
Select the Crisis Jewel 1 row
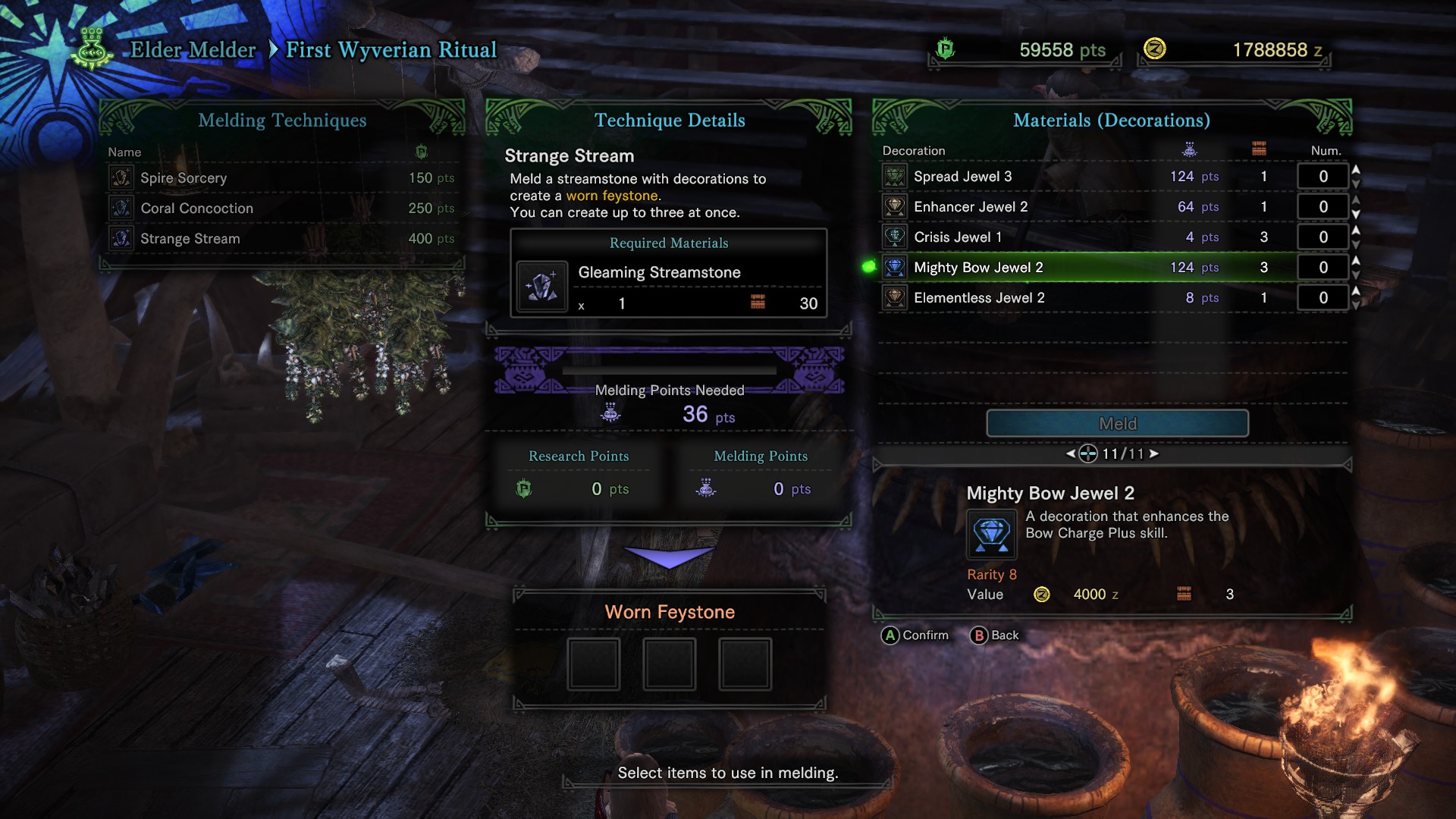pyautogui.click(x=1062, y=237)
